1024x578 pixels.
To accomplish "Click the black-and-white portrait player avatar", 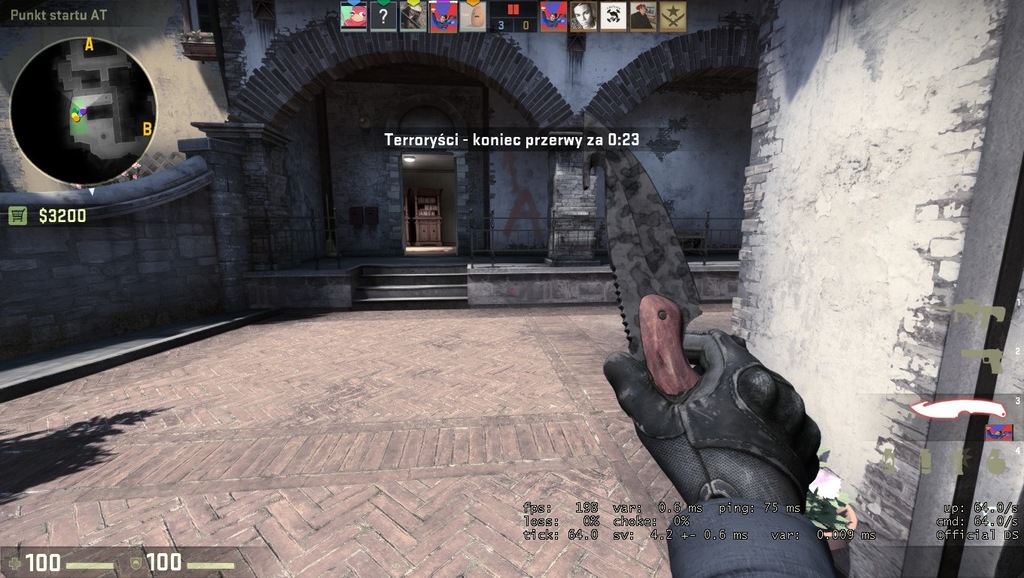I will [583, 16].
